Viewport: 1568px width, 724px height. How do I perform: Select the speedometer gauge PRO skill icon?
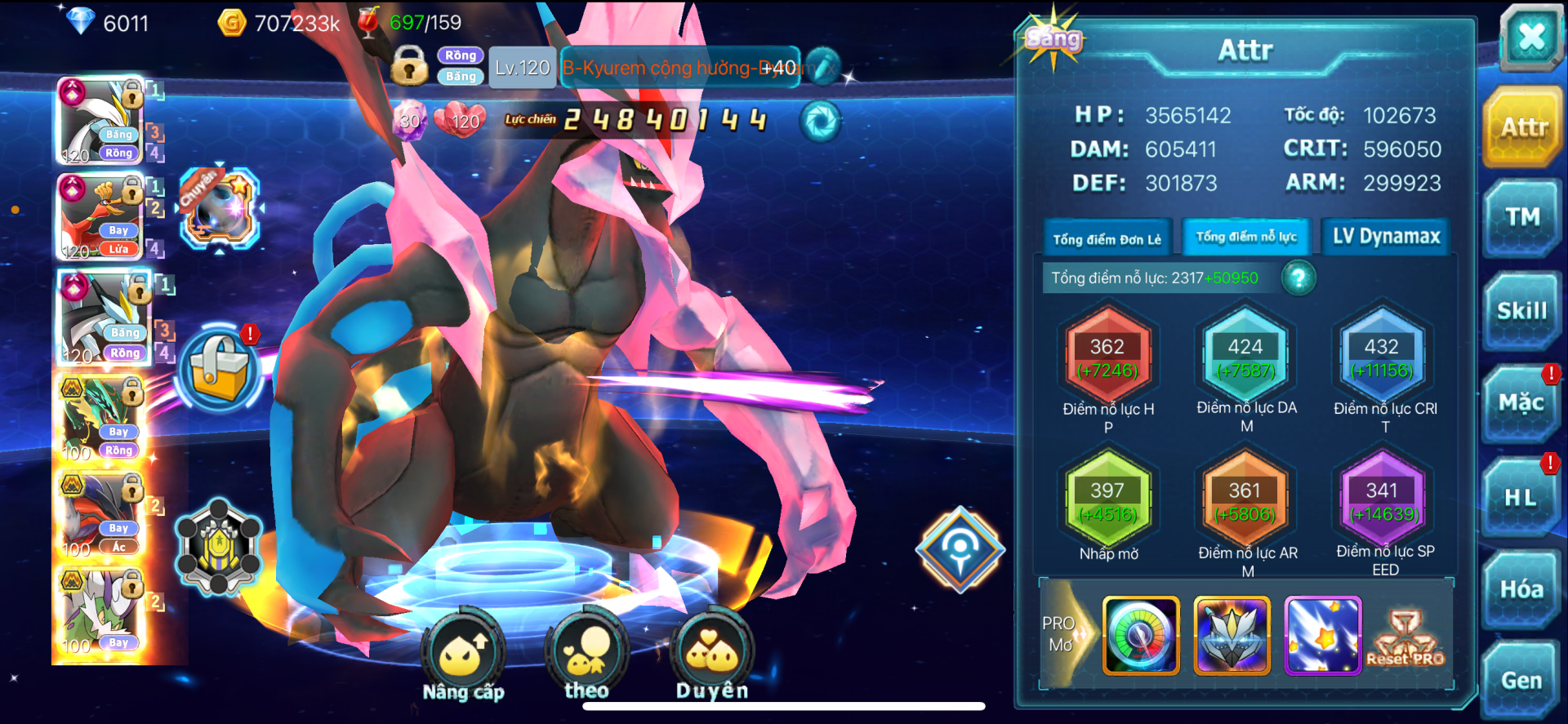pos(1141,636)
